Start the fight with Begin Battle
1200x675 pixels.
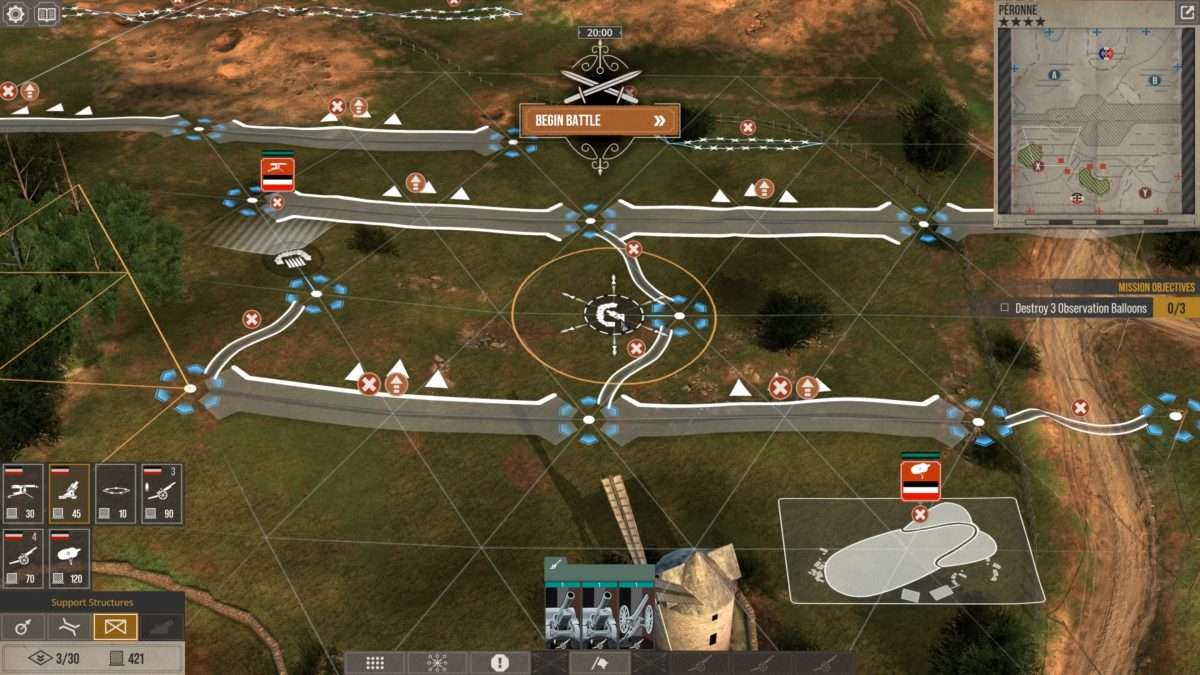[x=599, y=121]
